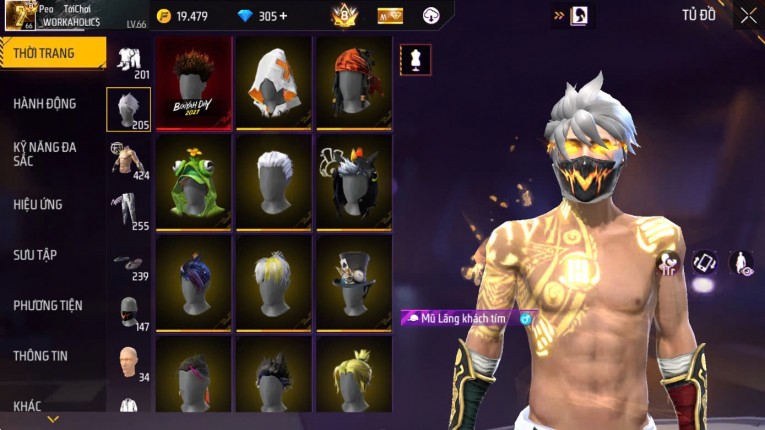Close the wardrobe with the X button
Viewport: 765px width, 430px height.
tap(748, 15)
